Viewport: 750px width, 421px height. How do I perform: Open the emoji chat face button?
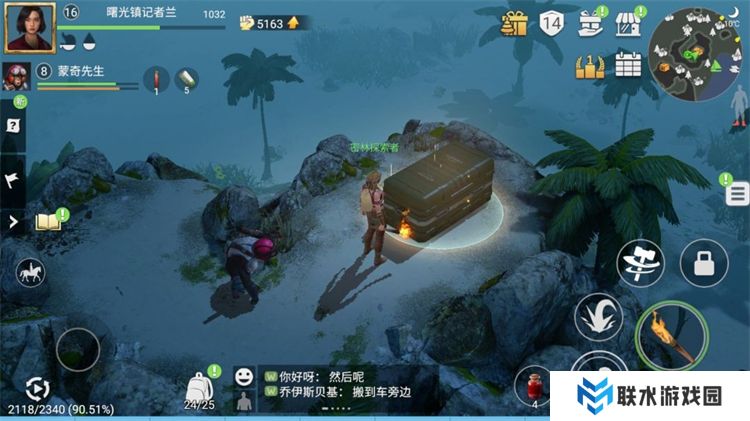(x=243, y=377)
